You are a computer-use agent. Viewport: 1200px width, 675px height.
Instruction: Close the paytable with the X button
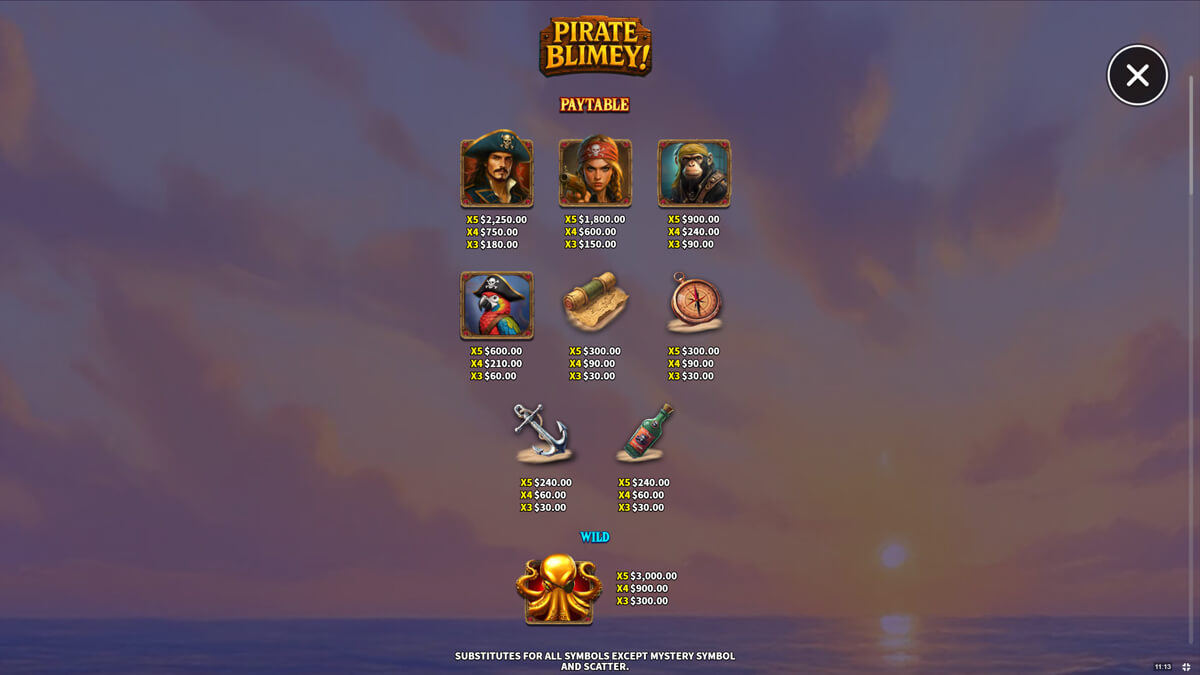click(x=1137, y=75)
